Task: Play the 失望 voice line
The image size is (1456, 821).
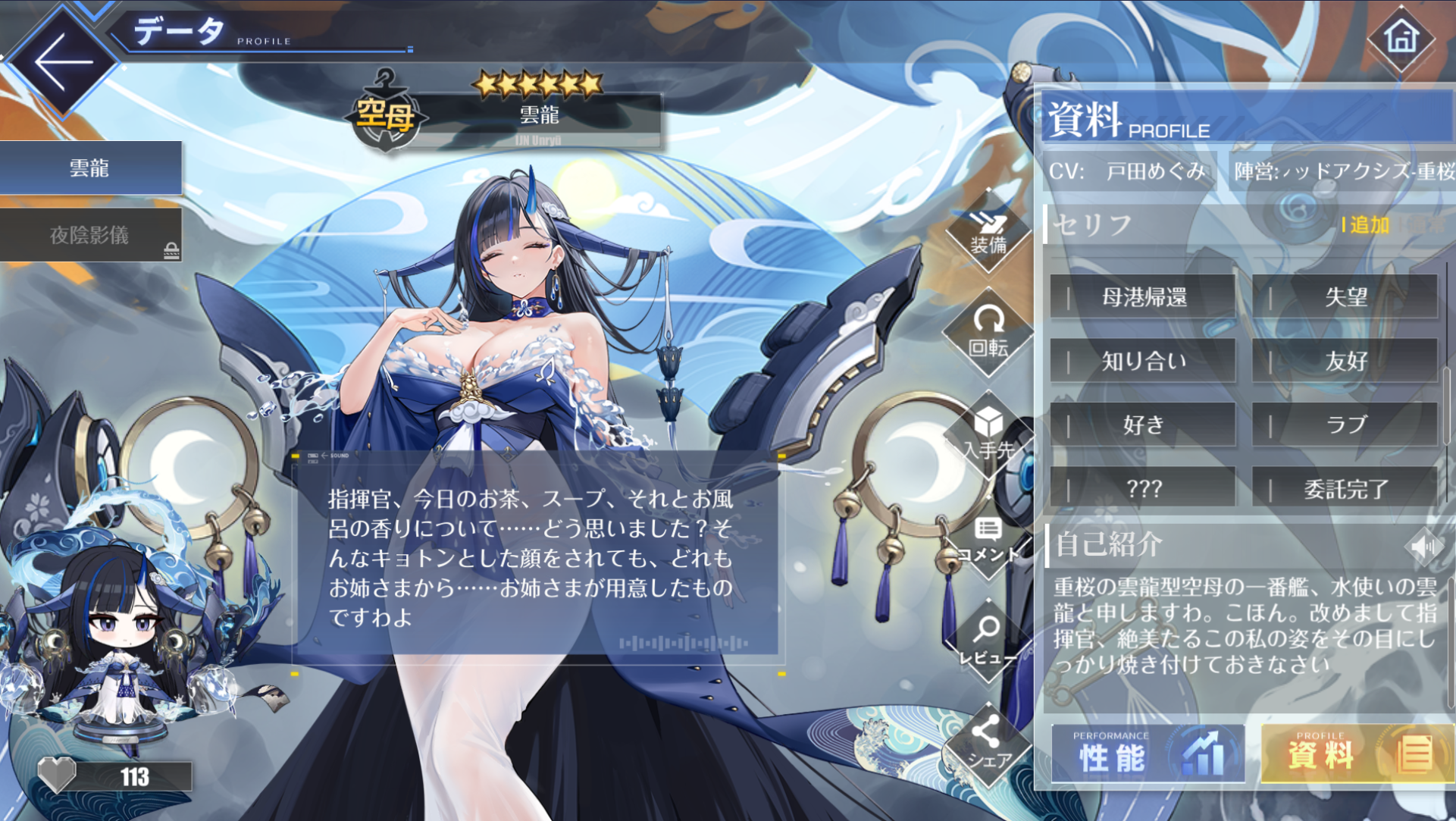Action: pos(1345,297)
